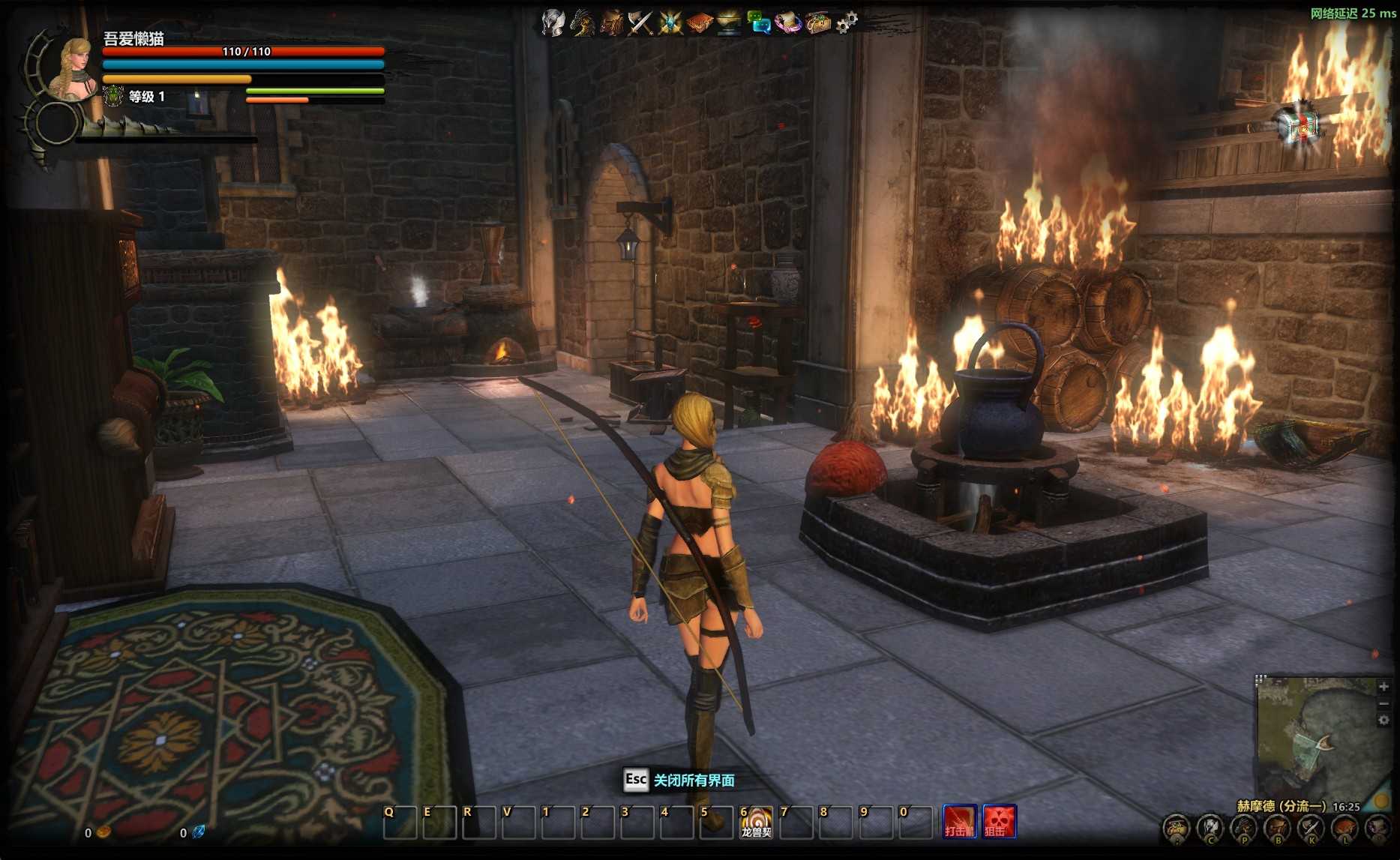Open the round menu button labeled B
This screenshot has width=1400, height=860.
coord(1278,829)
